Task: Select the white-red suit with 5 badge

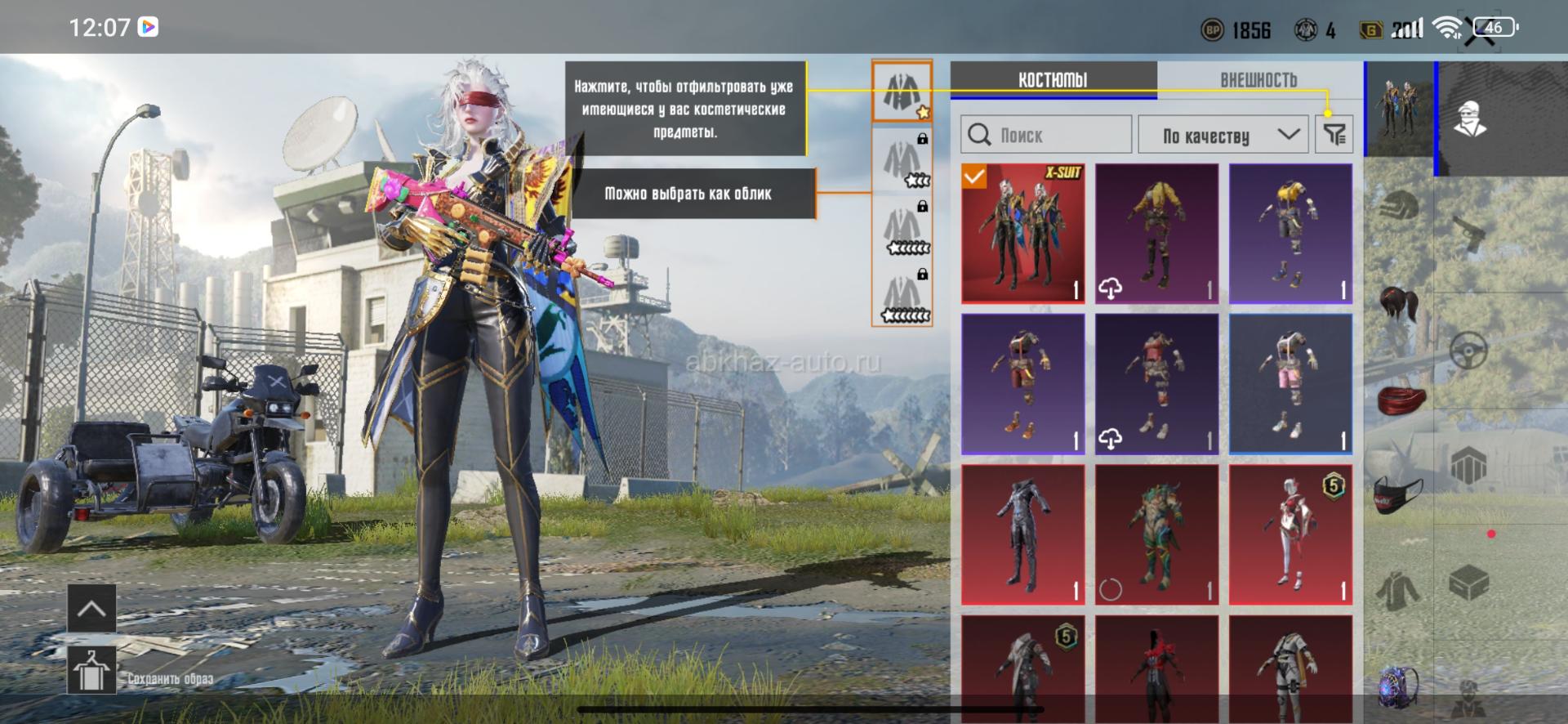Action: tap(1290, 534)
